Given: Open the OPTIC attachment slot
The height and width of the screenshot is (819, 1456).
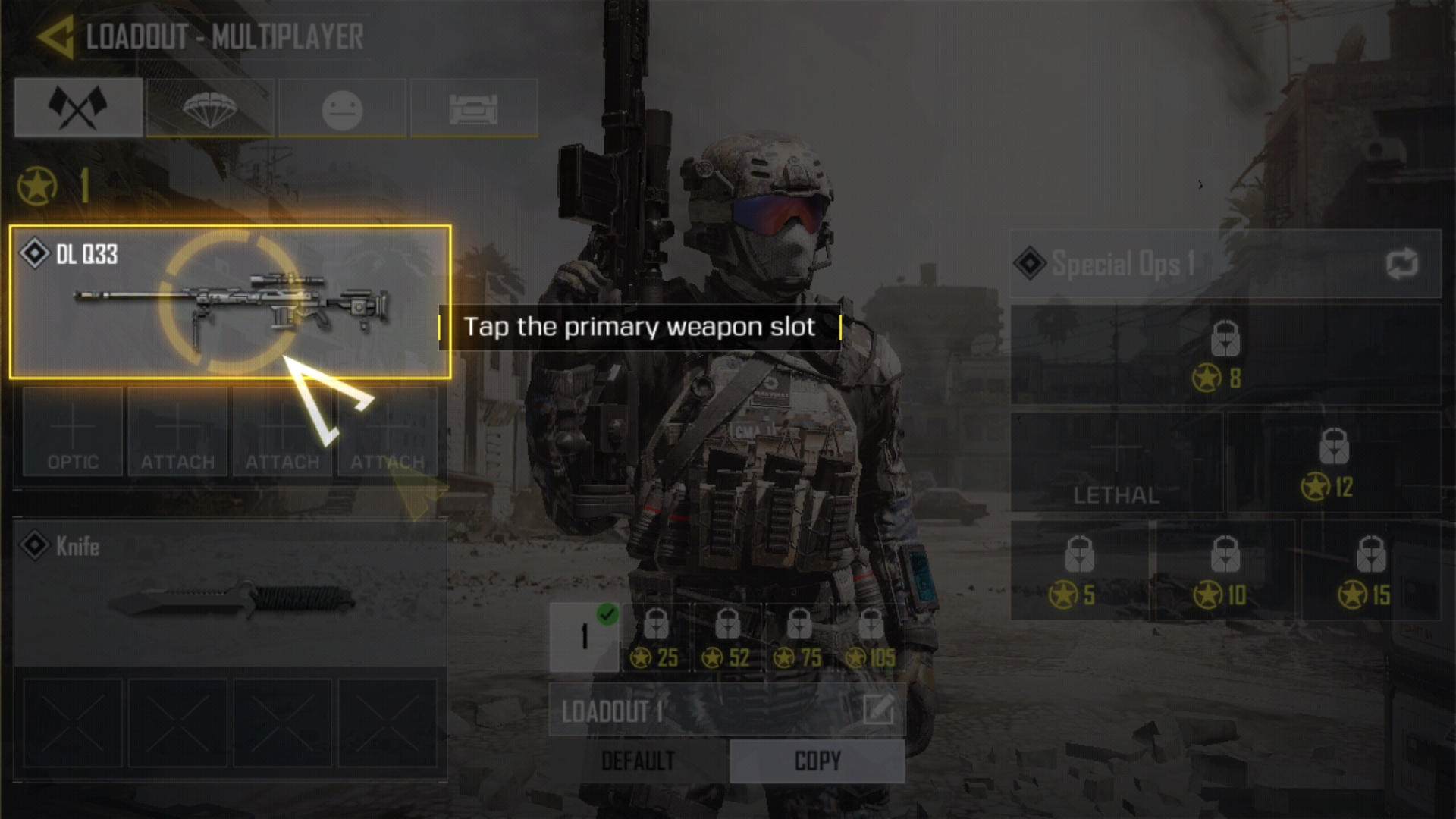Looking at the screenshot, I should coord(73,432).
